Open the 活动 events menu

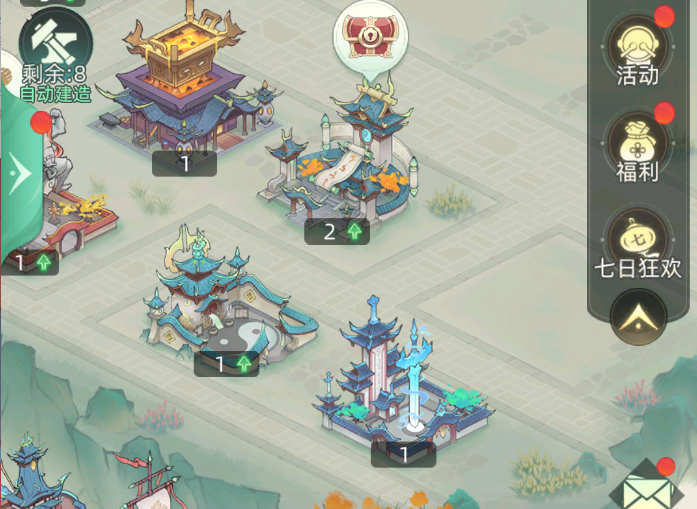638,50
